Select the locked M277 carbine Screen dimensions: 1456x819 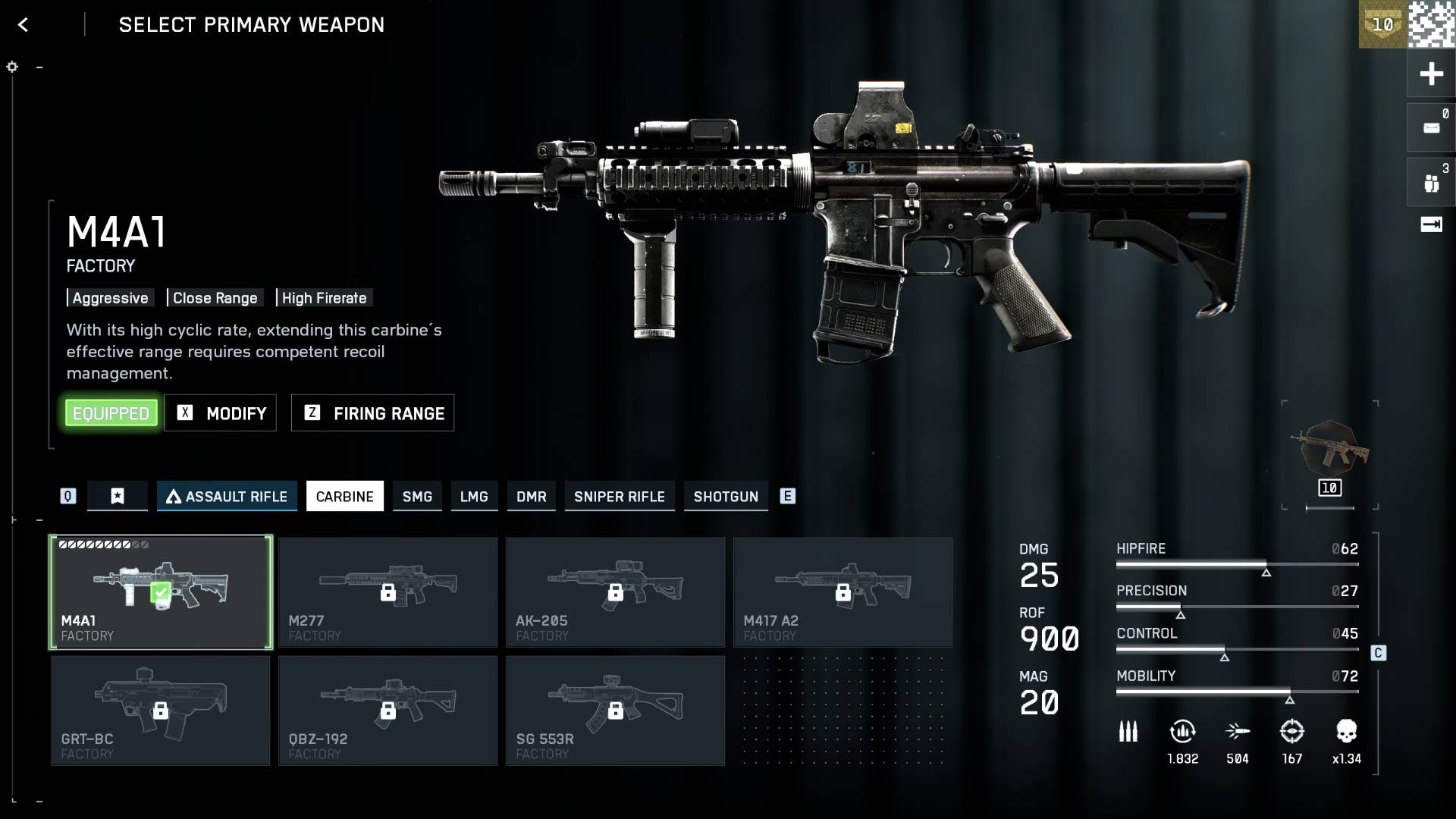[x=388, y=592]
